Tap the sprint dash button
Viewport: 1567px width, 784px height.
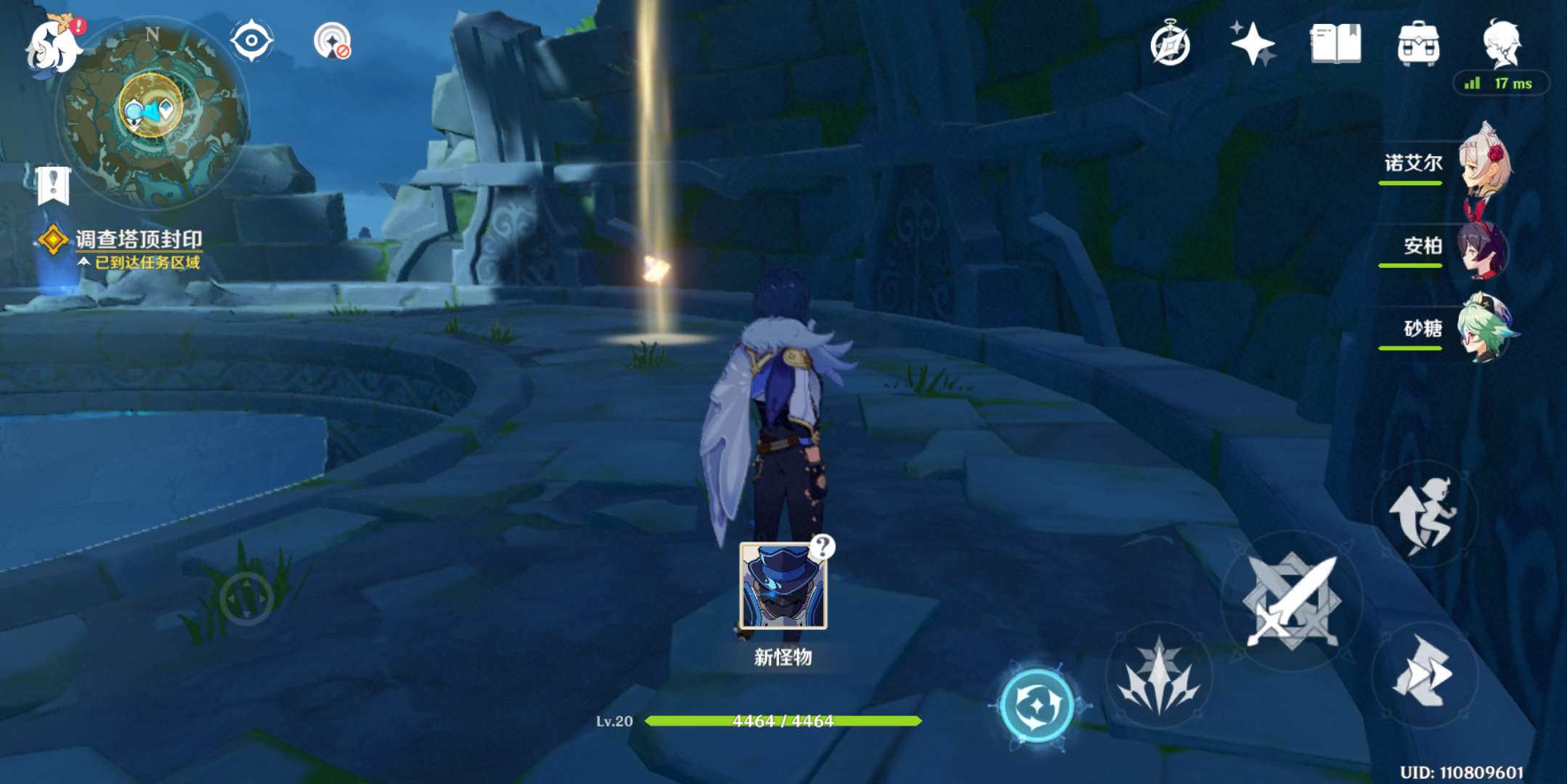[1424, 673]
